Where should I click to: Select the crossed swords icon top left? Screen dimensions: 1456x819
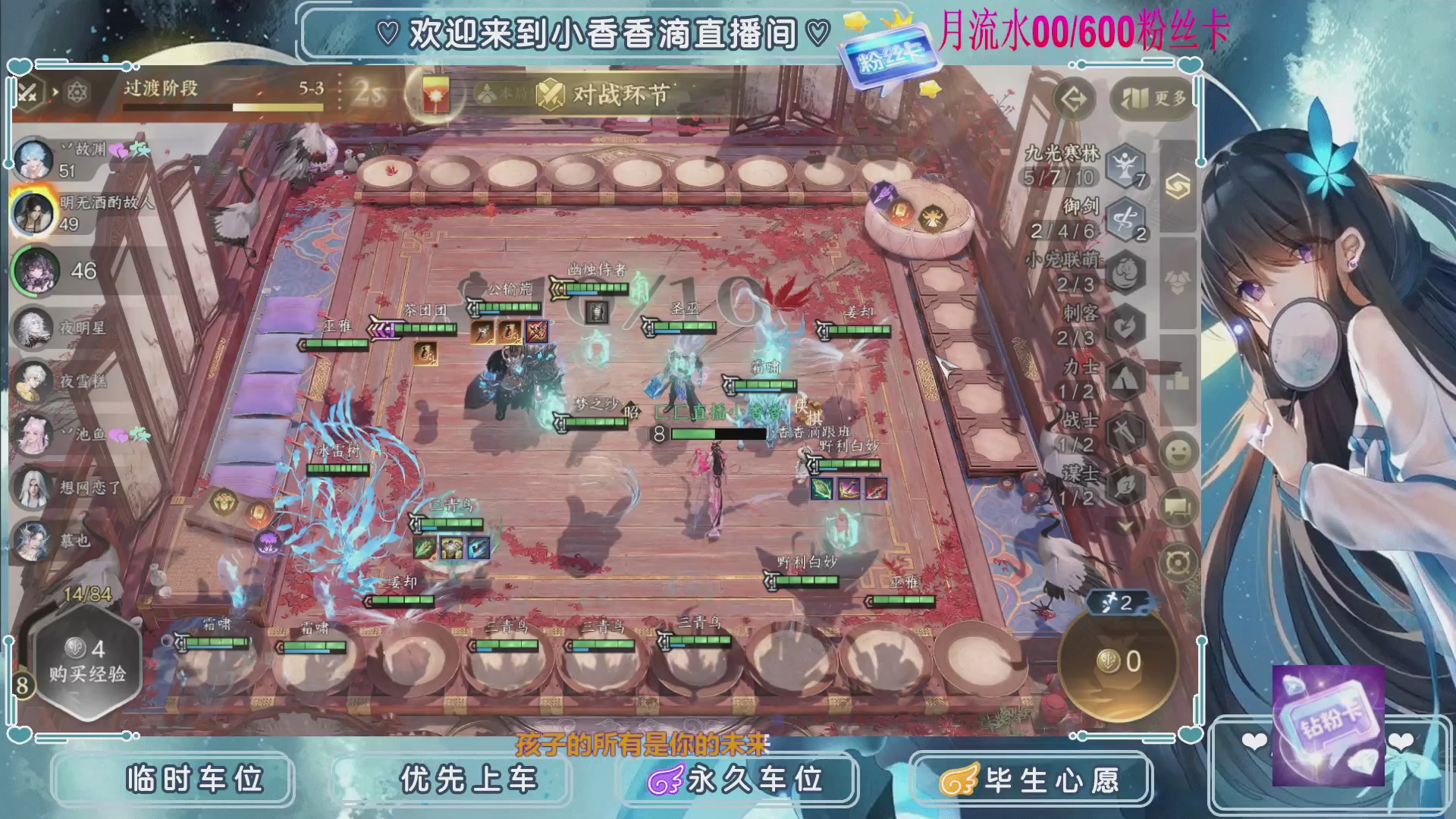(x=28, y=91)
